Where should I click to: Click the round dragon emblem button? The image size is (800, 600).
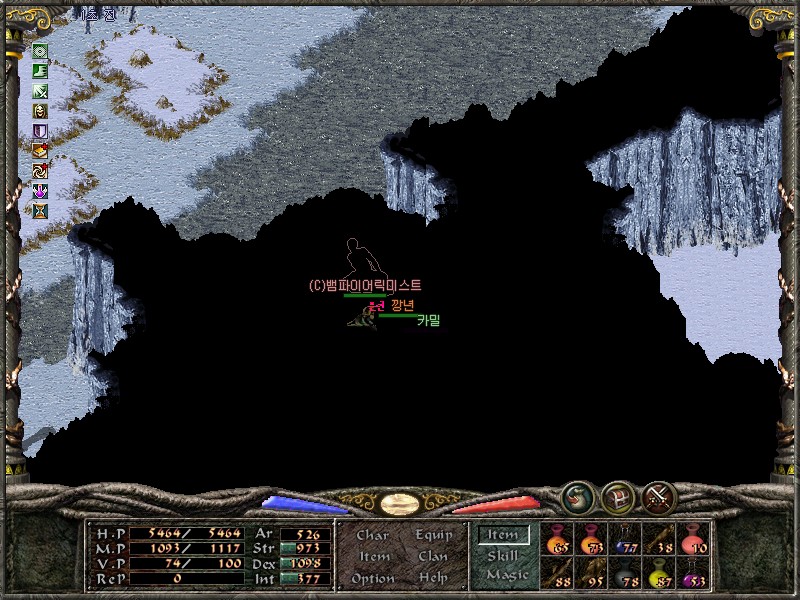[576, 496]
